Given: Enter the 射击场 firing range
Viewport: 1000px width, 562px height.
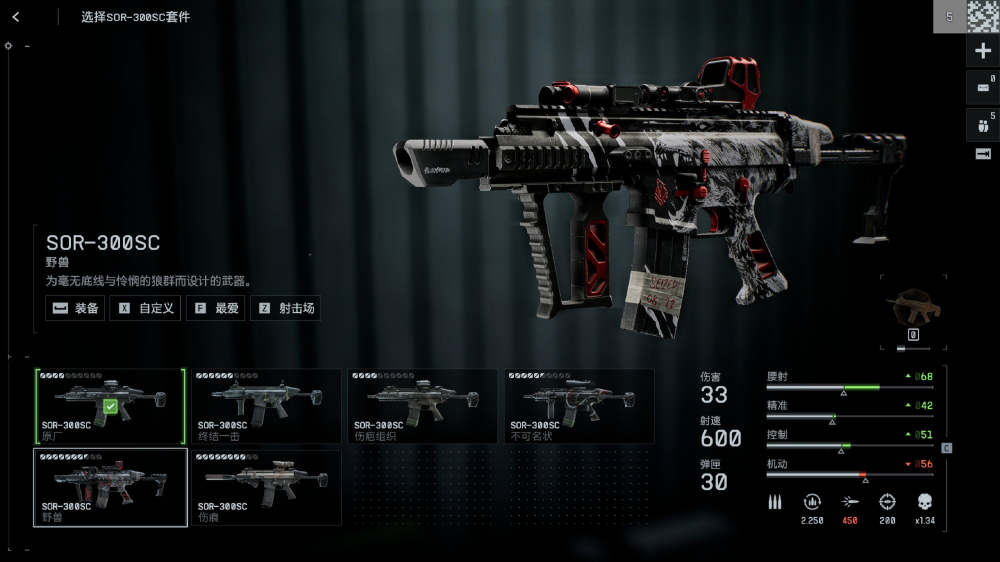Looking at the screenshot, I should click(x=286, y=308).
